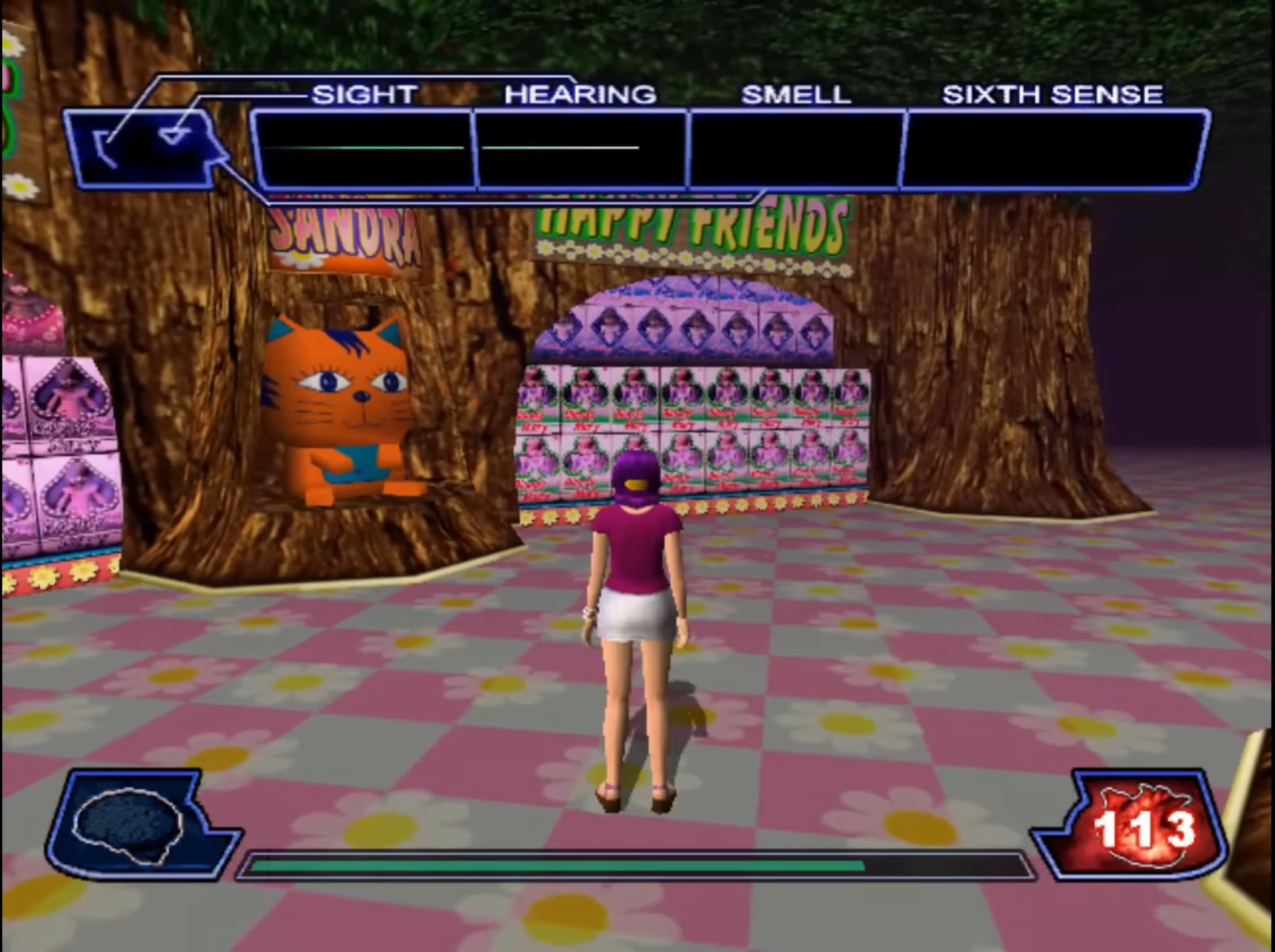
Task: Select the Sight sense panel
Action: click(363, 149)
